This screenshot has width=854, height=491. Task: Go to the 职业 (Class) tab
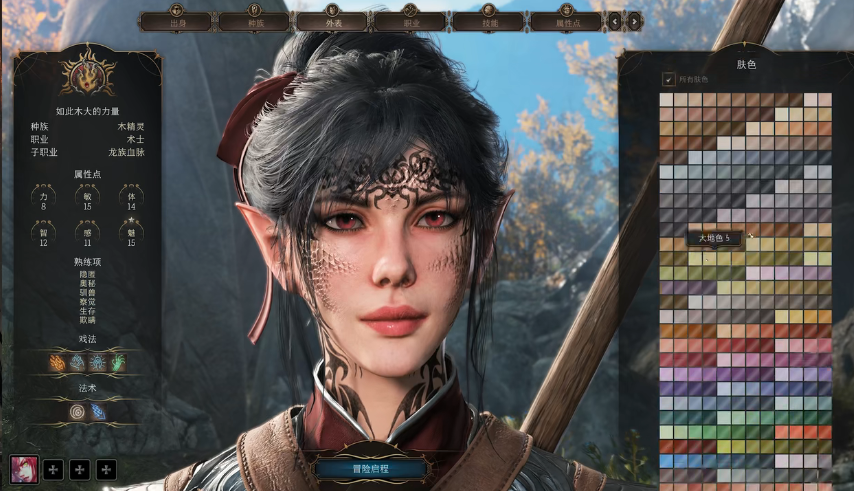[410, 20]
